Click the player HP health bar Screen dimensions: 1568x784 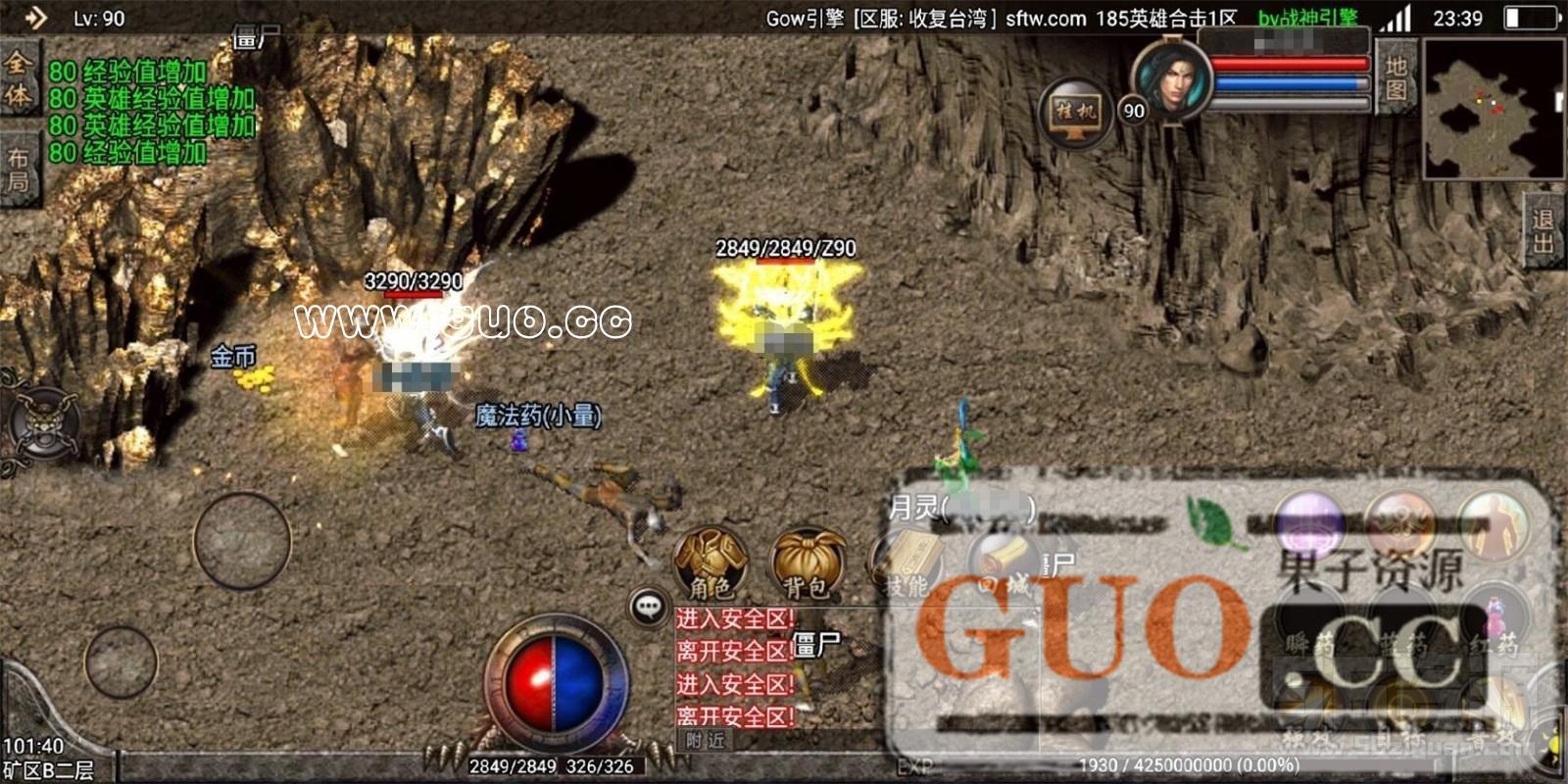click(x=1289, y=64)
